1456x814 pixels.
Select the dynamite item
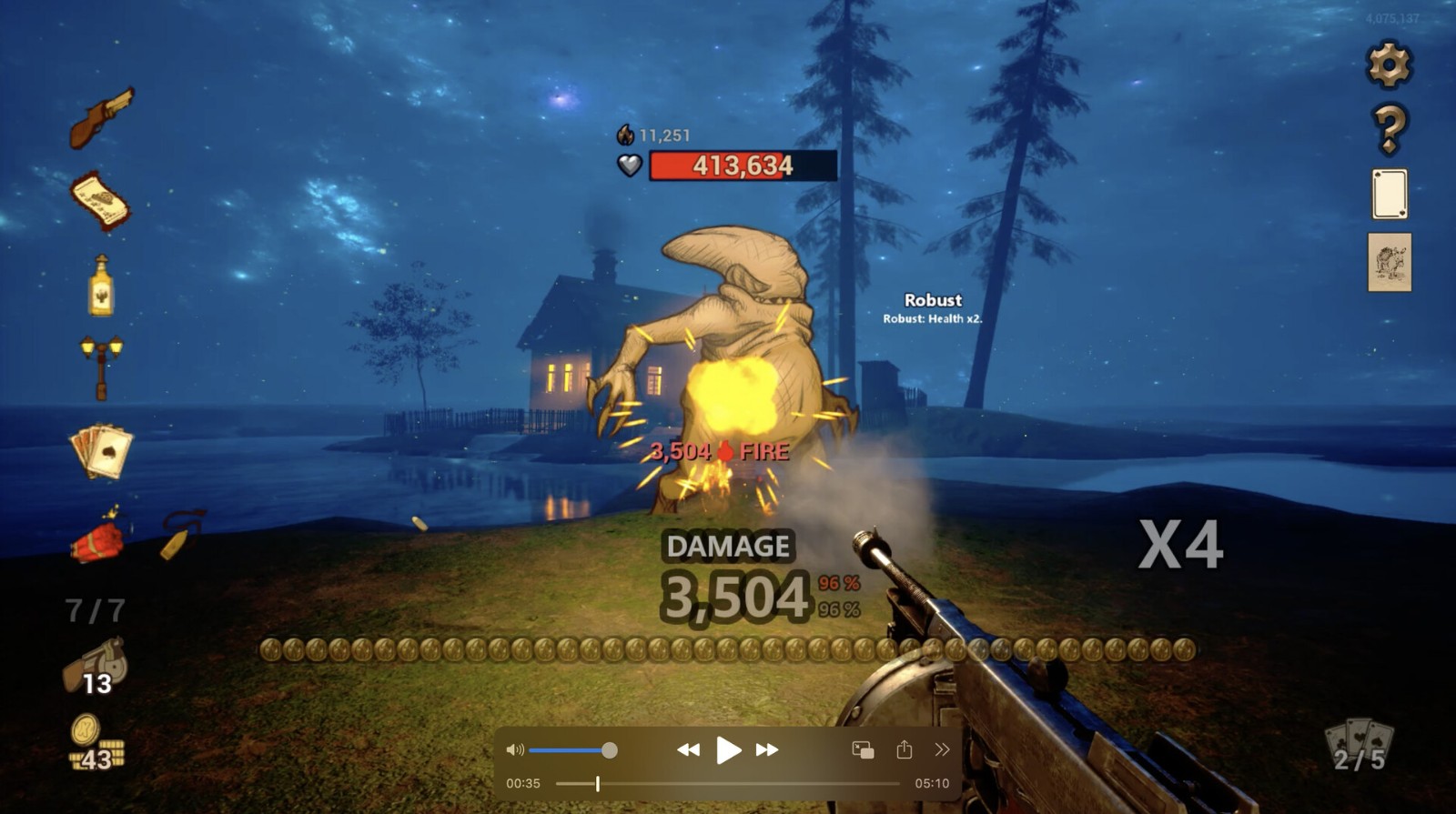tap(96, 540)
